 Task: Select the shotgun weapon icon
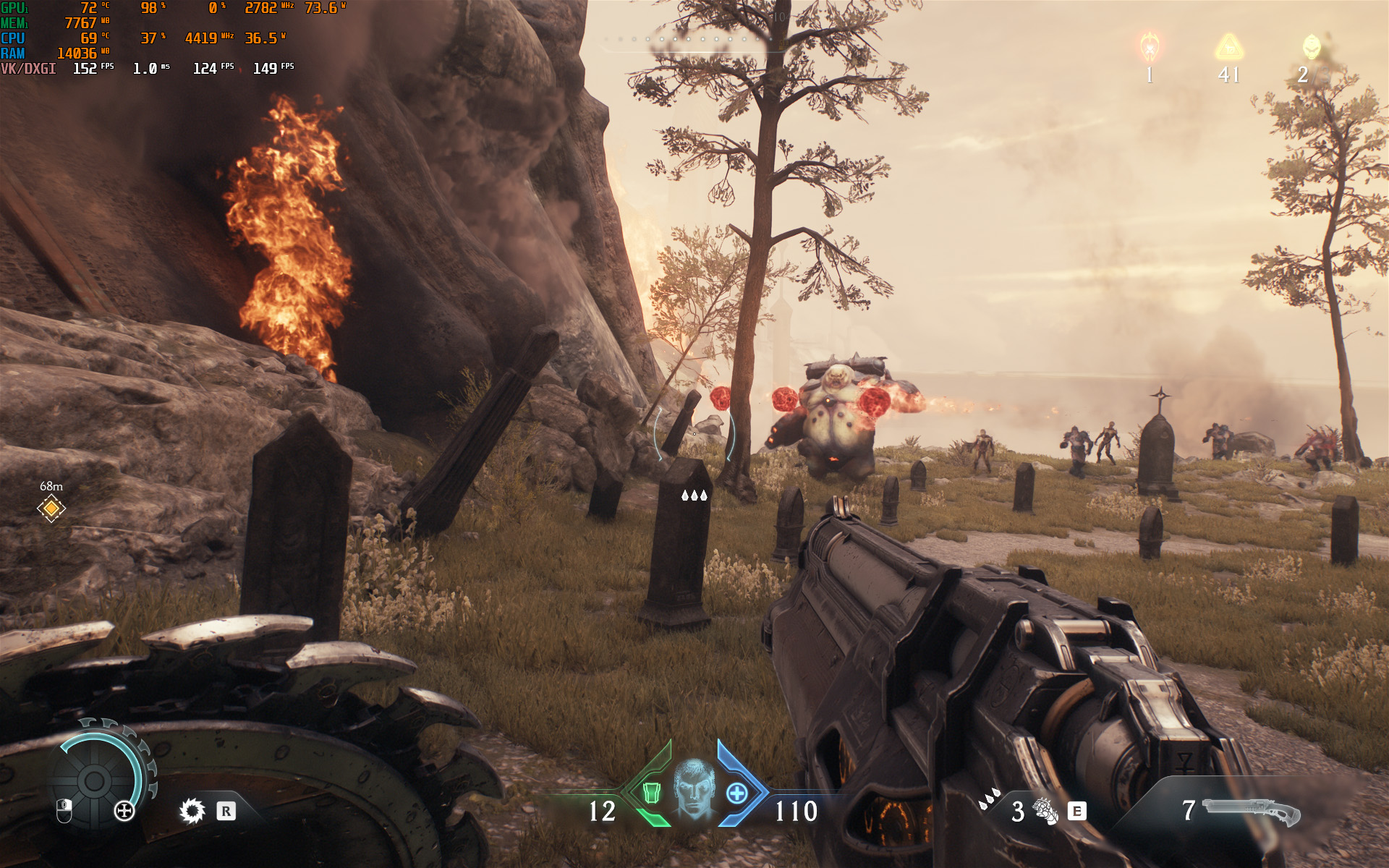point(1250,811)
